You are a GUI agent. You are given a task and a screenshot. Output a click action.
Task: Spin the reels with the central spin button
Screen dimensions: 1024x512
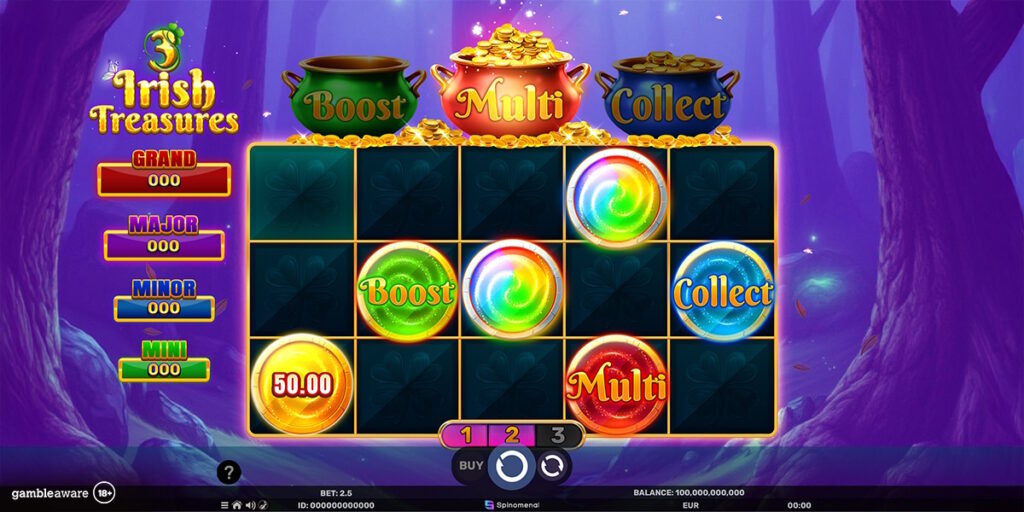pyautogui.click(x=512, y=465)
